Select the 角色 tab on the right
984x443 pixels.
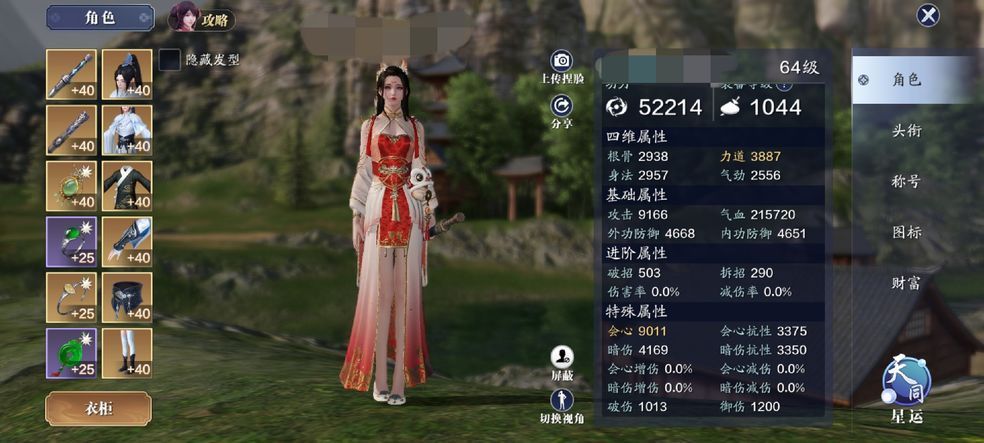coord(906,80)
